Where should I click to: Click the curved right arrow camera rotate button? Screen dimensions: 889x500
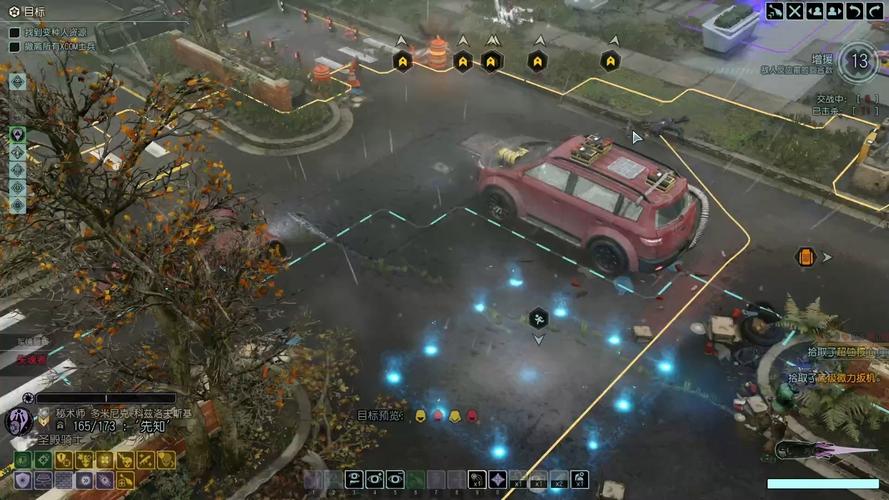(x=875, y=11)
